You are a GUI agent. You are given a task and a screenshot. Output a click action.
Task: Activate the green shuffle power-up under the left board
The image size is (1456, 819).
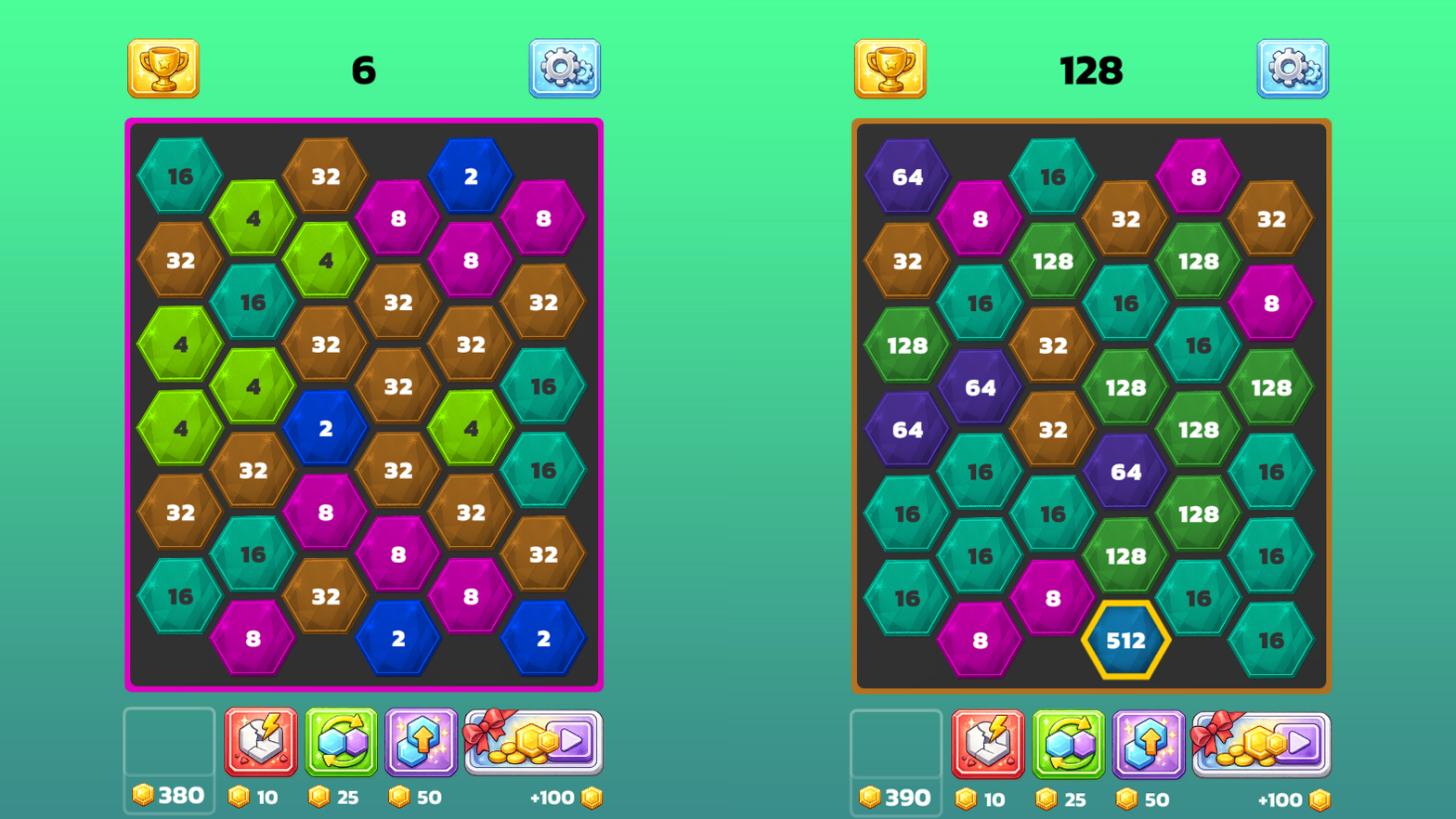(340, 743)
